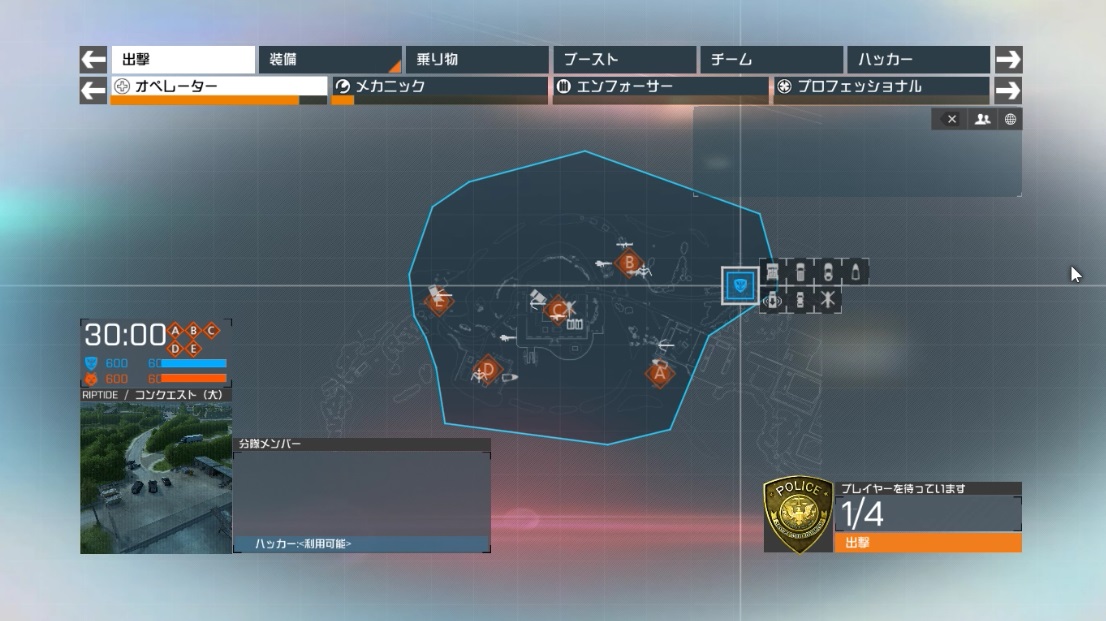Select the police base spawn point

[x=740, y=287]
